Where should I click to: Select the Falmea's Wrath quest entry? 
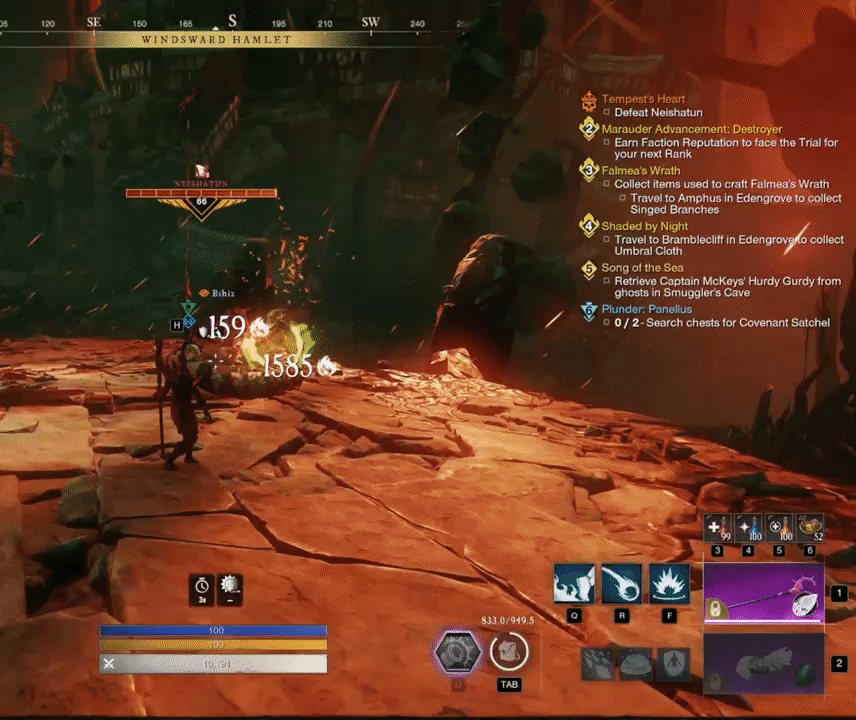tap(640, 171)
